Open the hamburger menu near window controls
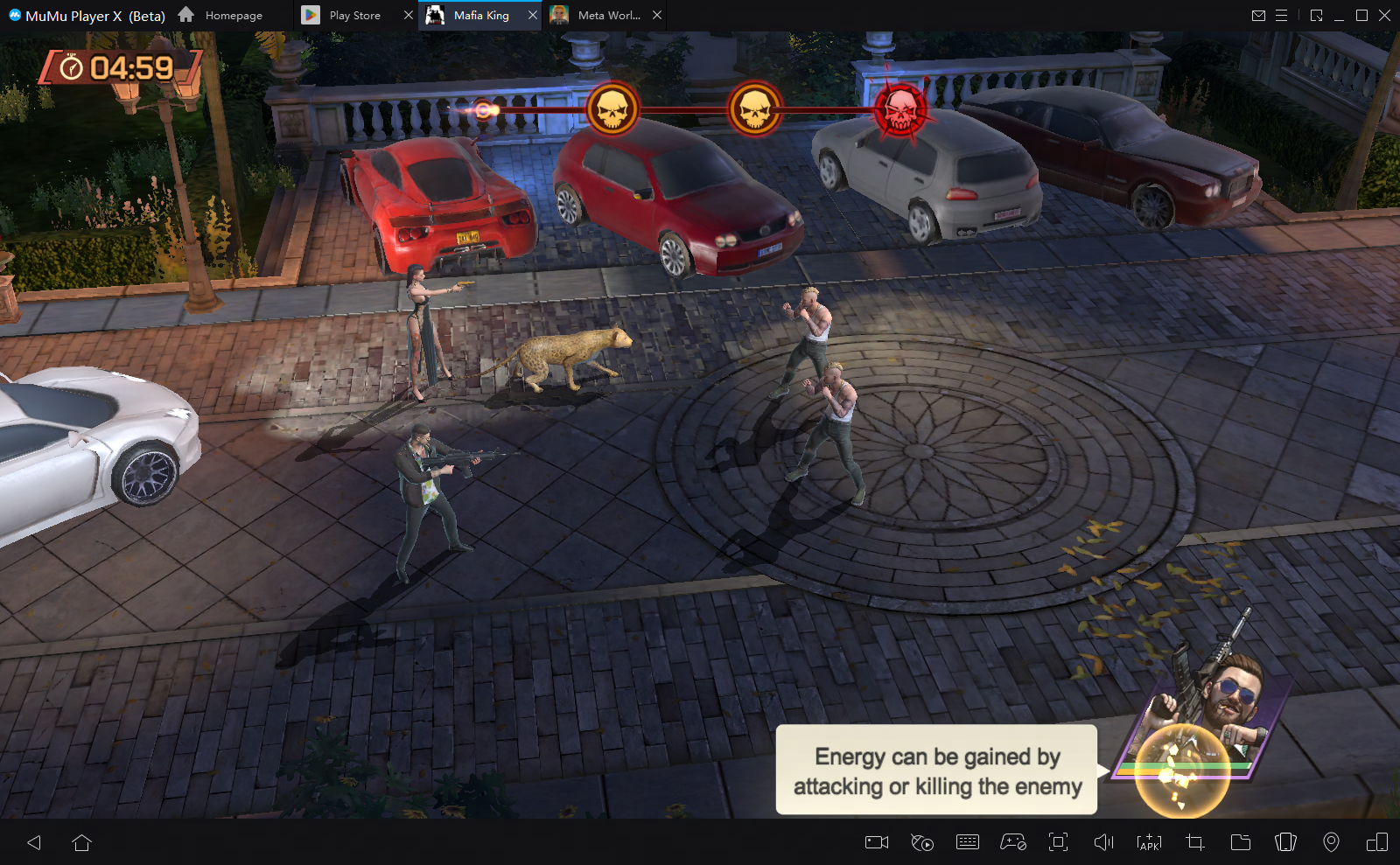This screenshot has width=1400, height=865. [1283, 15]
